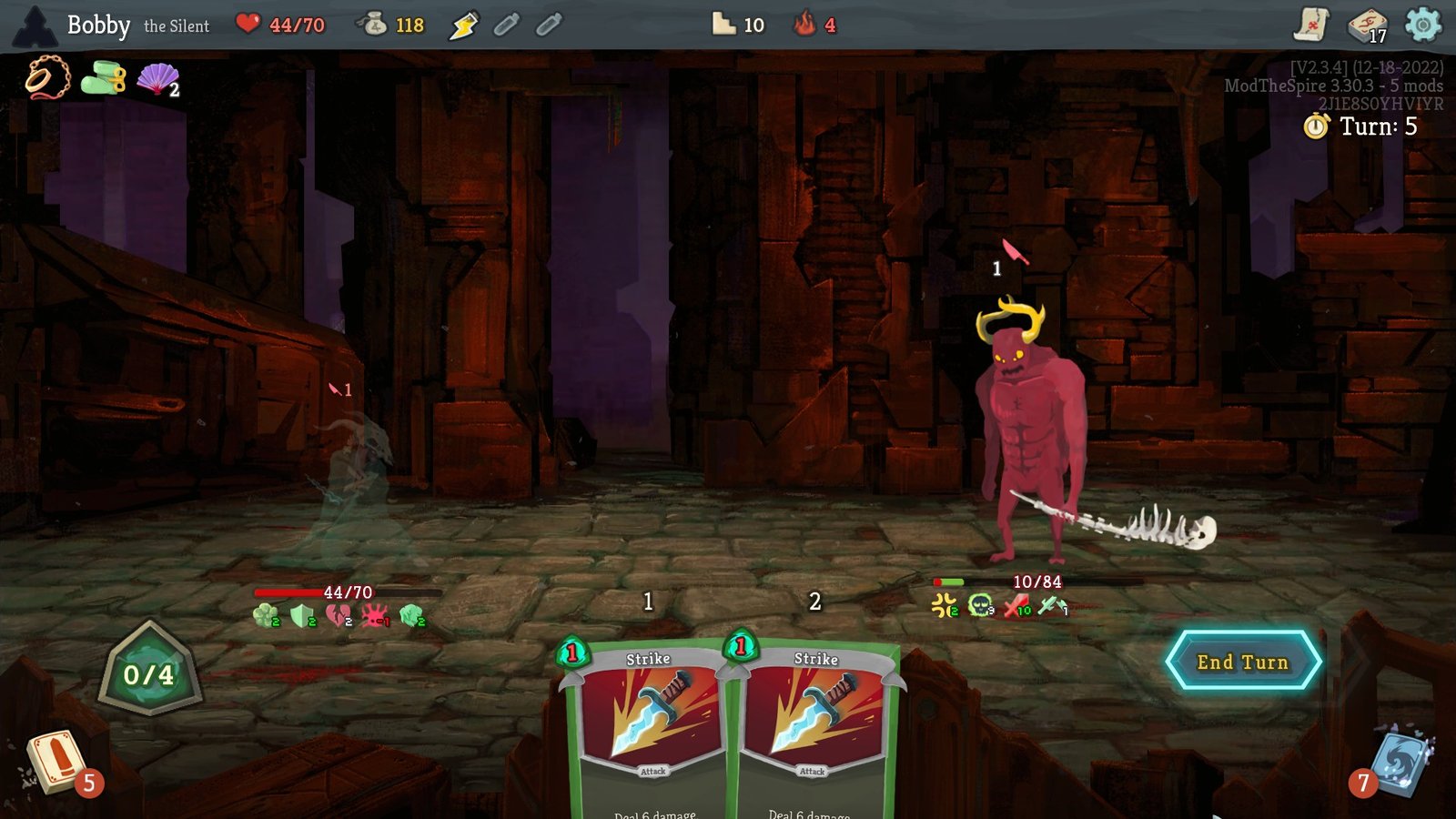Inspect the purple fan relic

(x=157, y=78)
